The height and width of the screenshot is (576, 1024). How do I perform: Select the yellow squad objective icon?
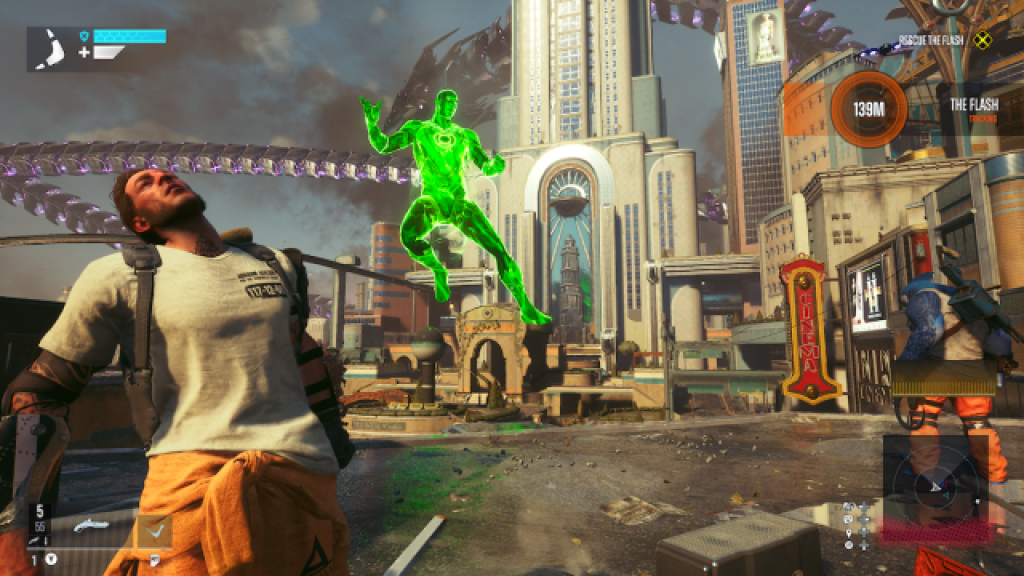click(x=981, y=41)
